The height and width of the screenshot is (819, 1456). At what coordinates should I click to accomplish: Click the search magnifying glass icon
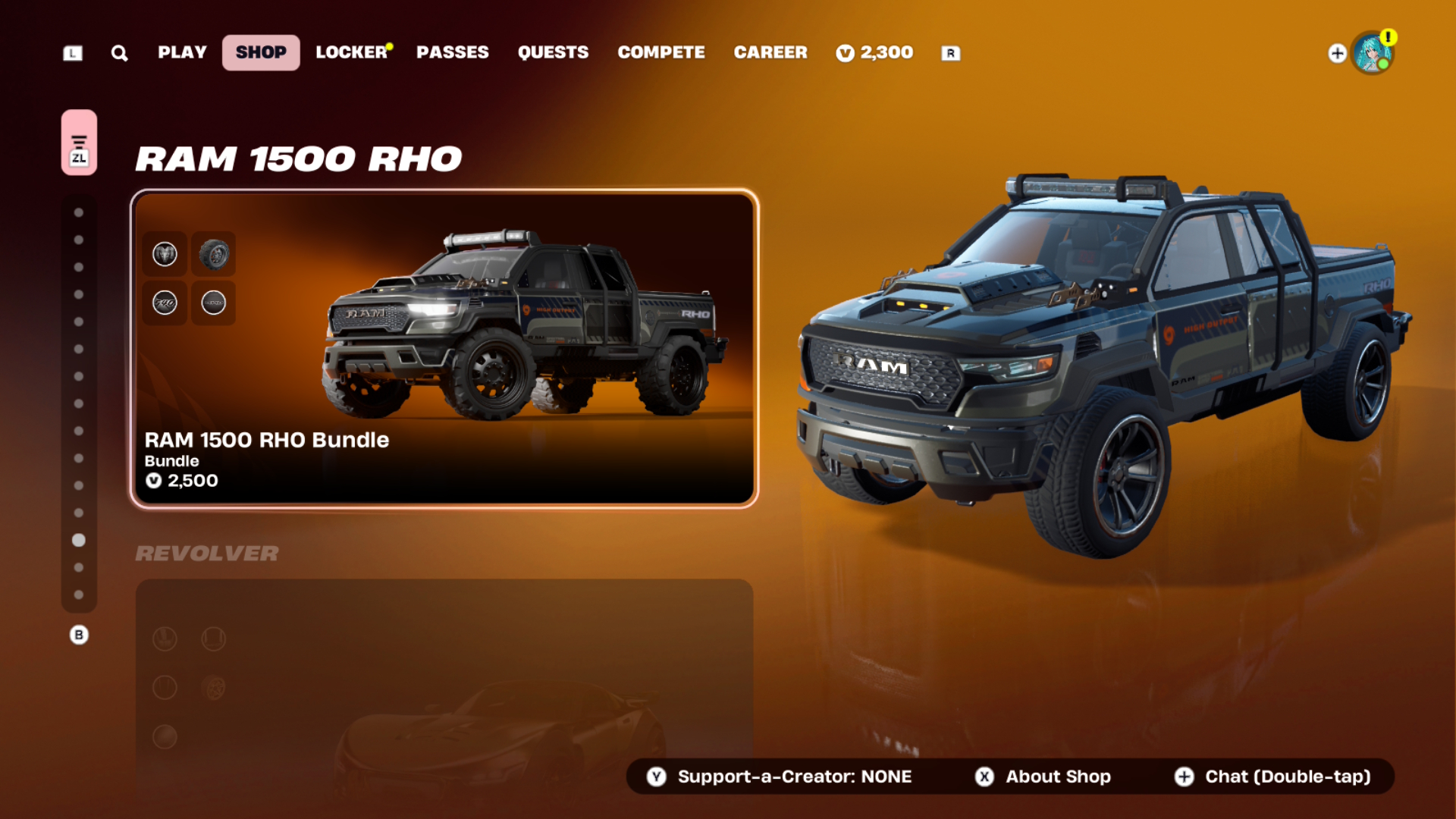point(119,53)
